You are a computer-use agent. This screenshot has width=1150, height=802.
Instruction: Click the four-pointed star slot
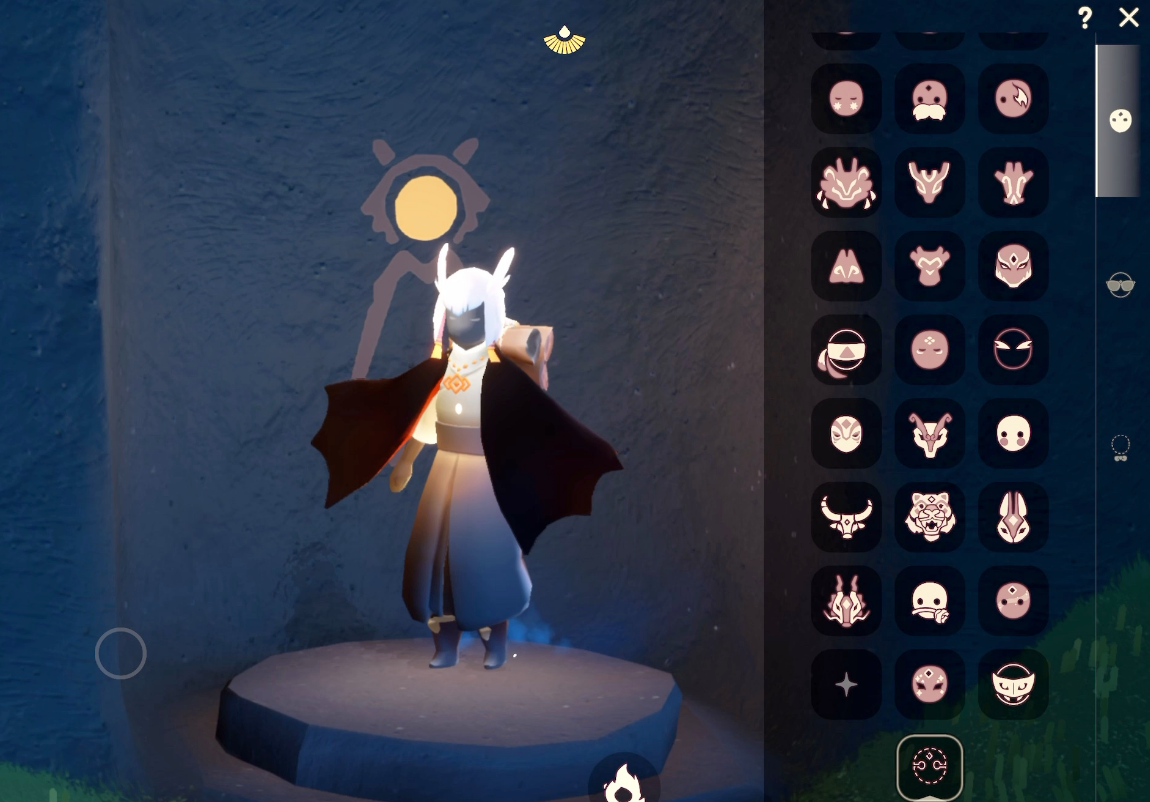(846, 685)
